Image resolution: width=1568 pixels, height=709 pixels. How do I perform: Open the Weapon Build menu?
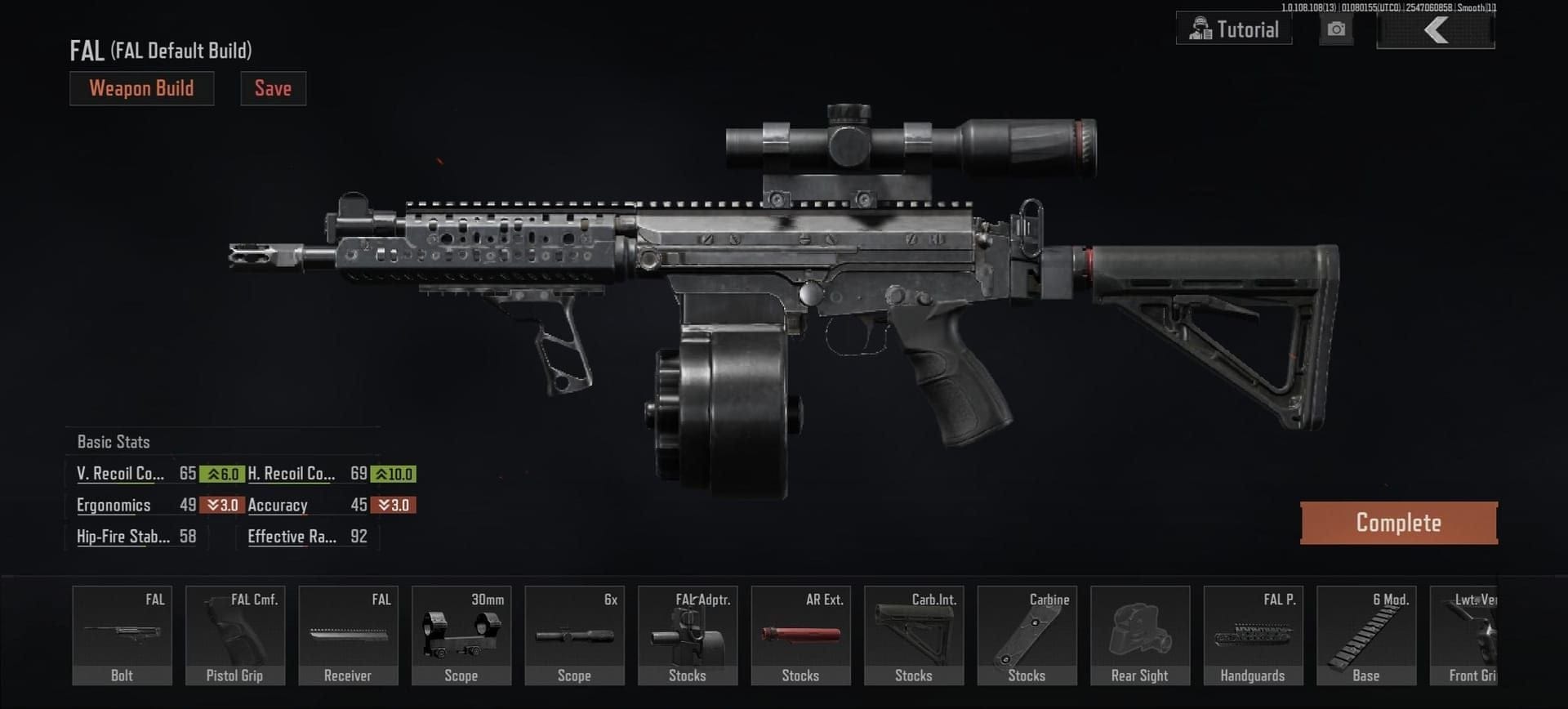click(x=141, y=88)
